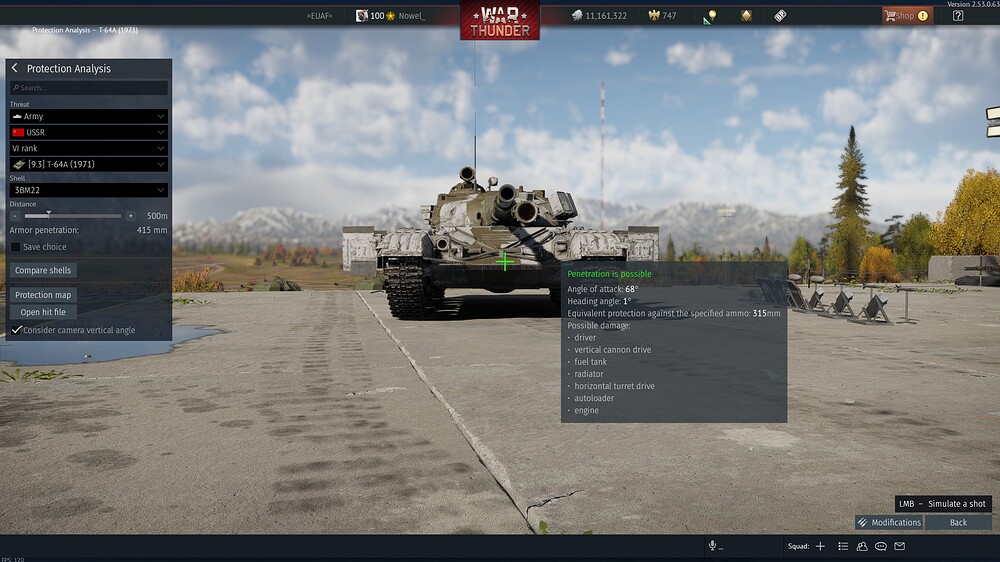The width and height of the screenshot is (1000, 562).
Task: Open the T-64A (1971) vehicle dropdown
Action: coord(88,164)
